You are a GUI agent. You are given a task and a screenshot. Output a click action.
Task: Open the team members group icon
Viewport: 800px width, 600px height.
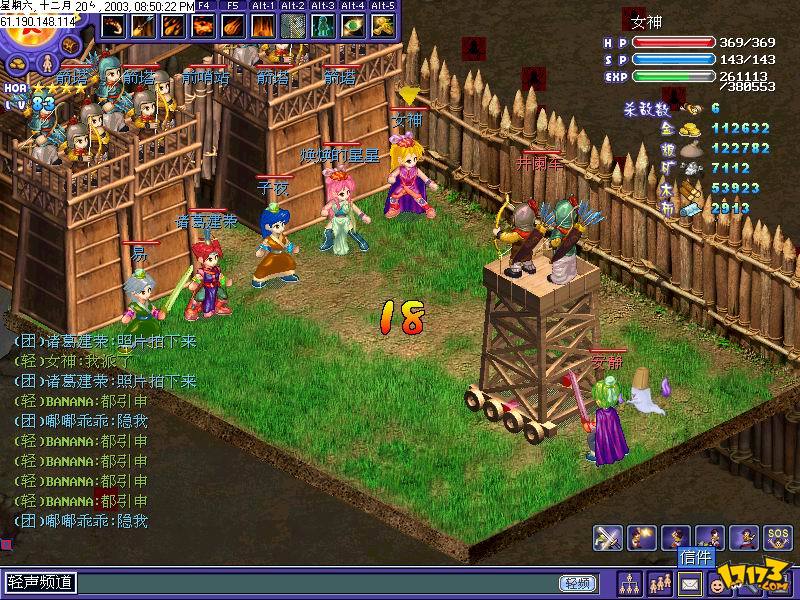pyautogui.click(x=660, y=582)
